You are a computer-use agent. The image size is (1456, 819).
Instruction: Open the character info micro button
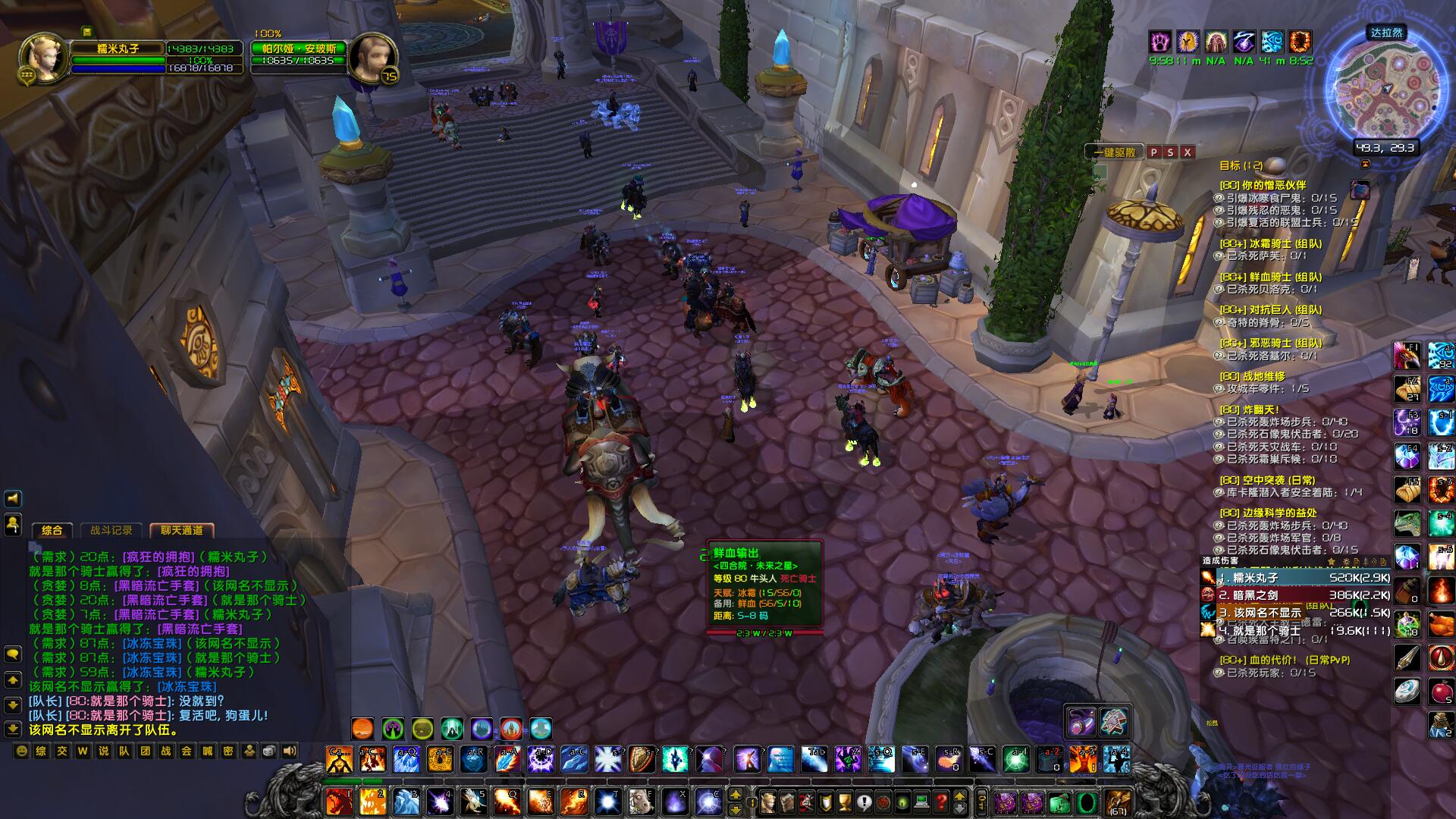click(x=769, y=801)
